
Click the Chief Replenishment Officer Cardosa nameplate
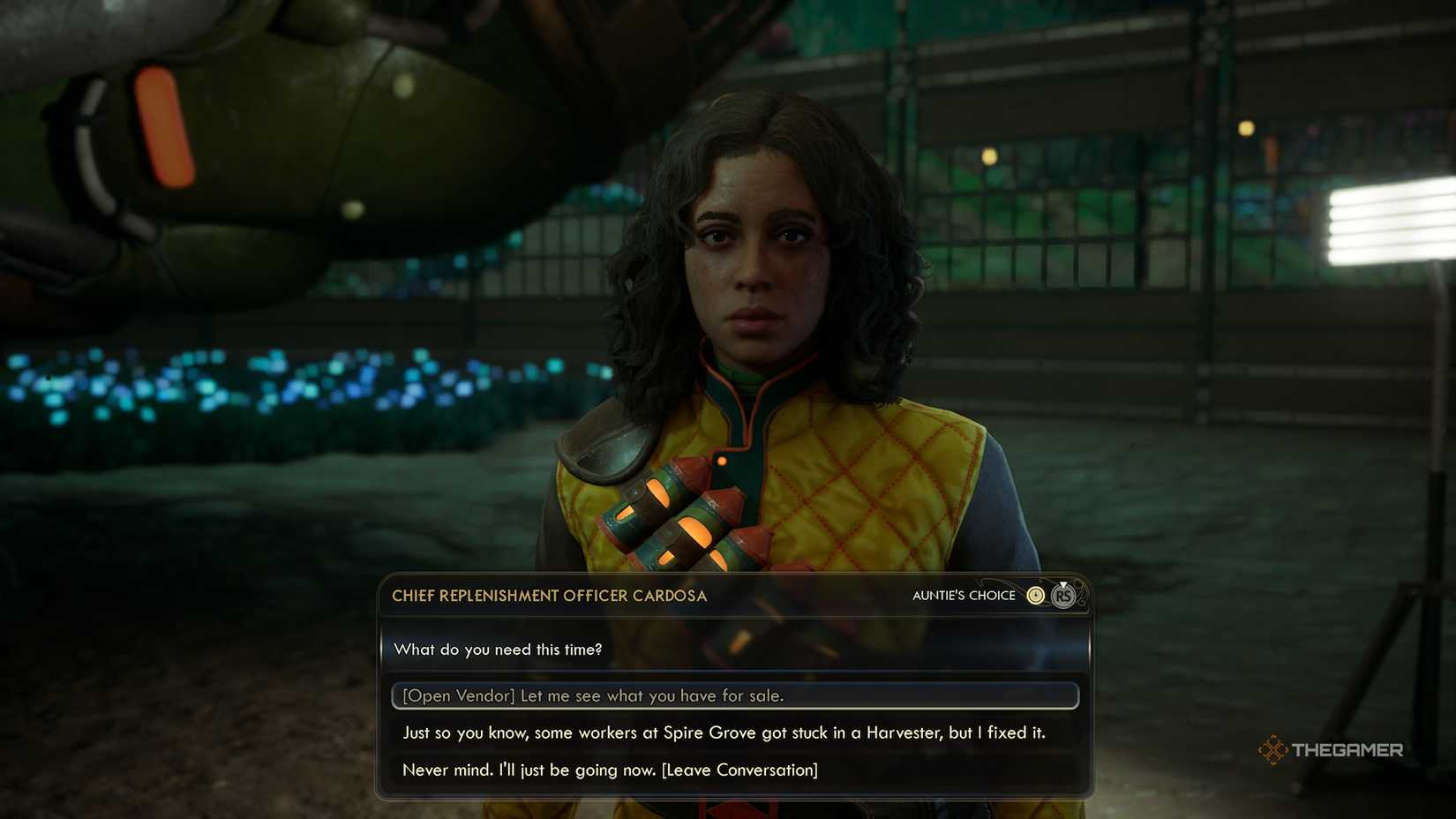point(549,596)
